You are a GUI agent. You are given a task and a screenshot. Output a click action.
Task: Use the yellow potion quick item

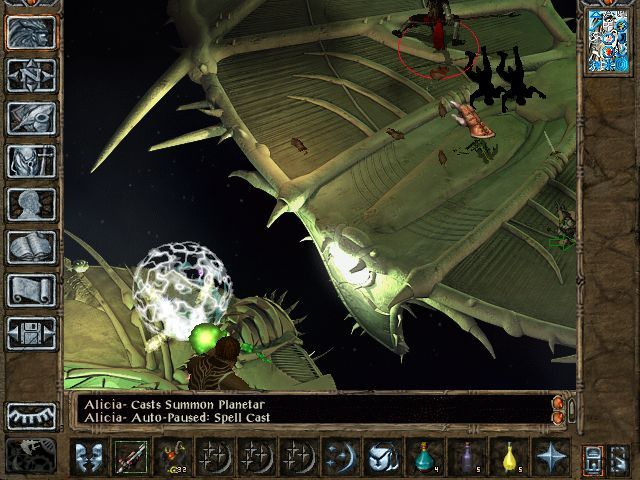click(508, 457)
